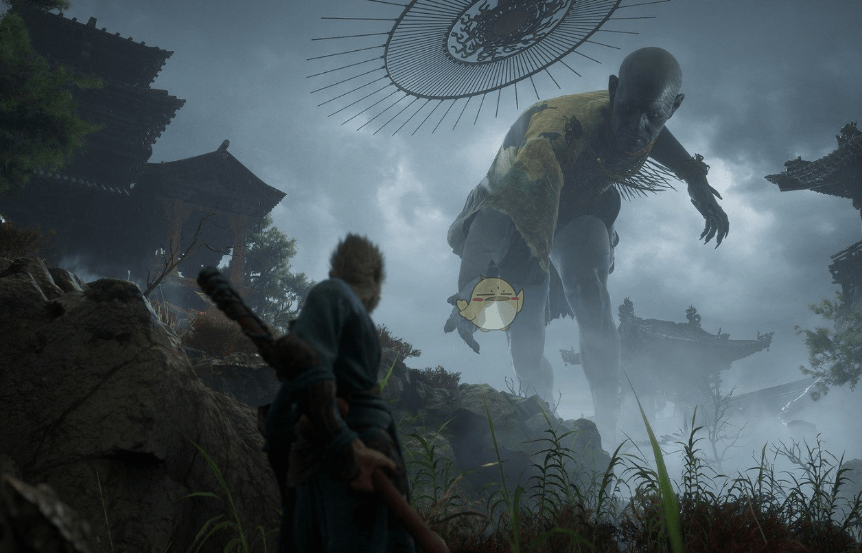
Task: Click the yellow chick mascot overlay
Action: 490,304
